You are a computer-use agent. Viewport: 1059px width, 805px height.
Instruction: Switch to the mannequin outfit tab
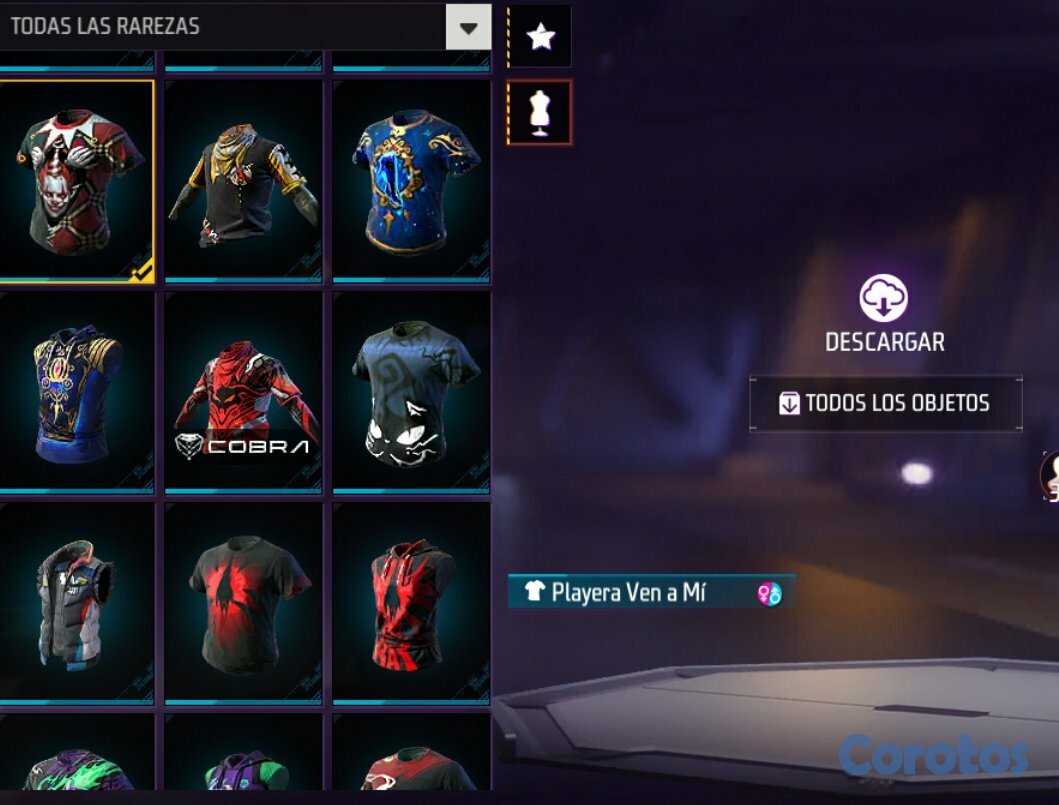tap(540, 112)
